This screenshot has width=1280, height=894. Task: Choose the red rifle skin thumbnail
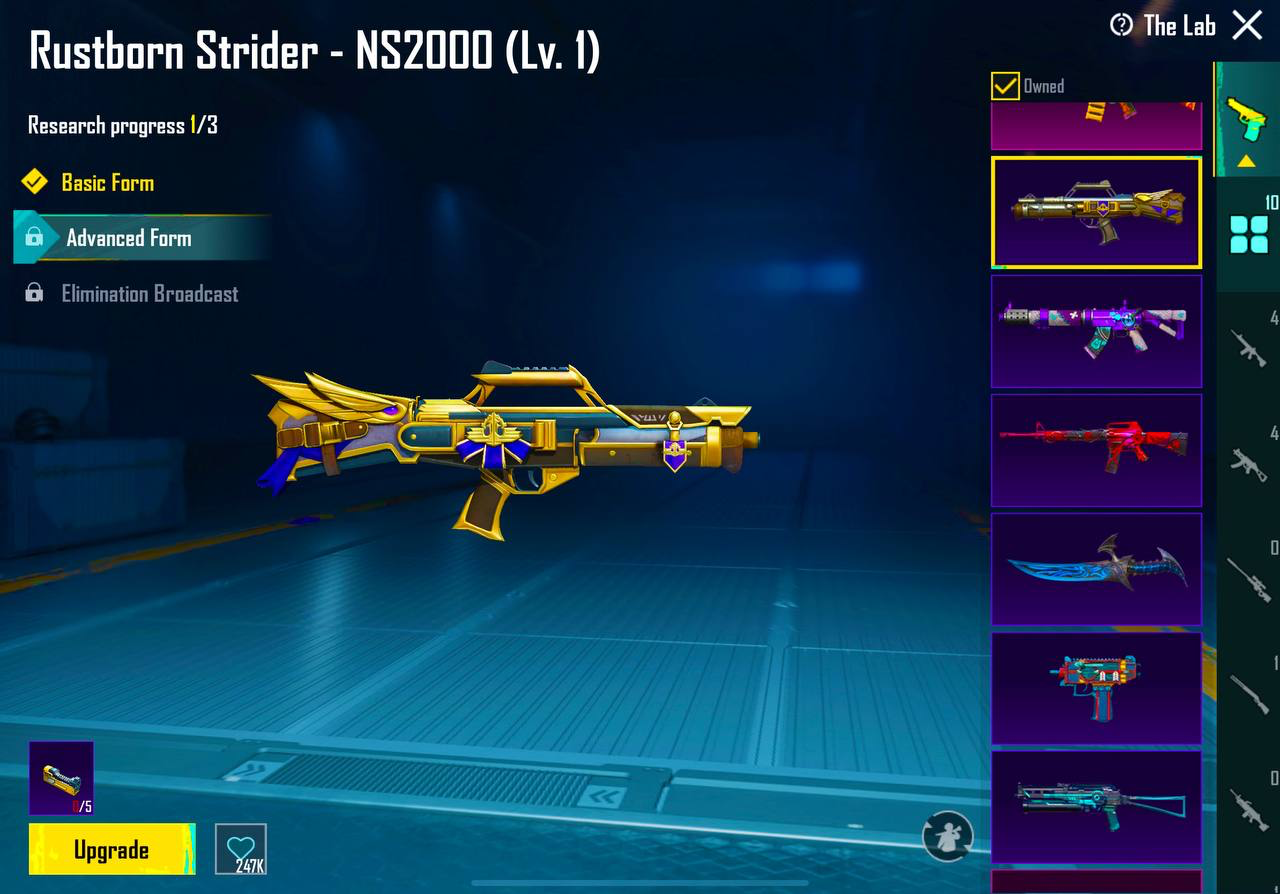pyautogui.click(x=1096, y=449)
